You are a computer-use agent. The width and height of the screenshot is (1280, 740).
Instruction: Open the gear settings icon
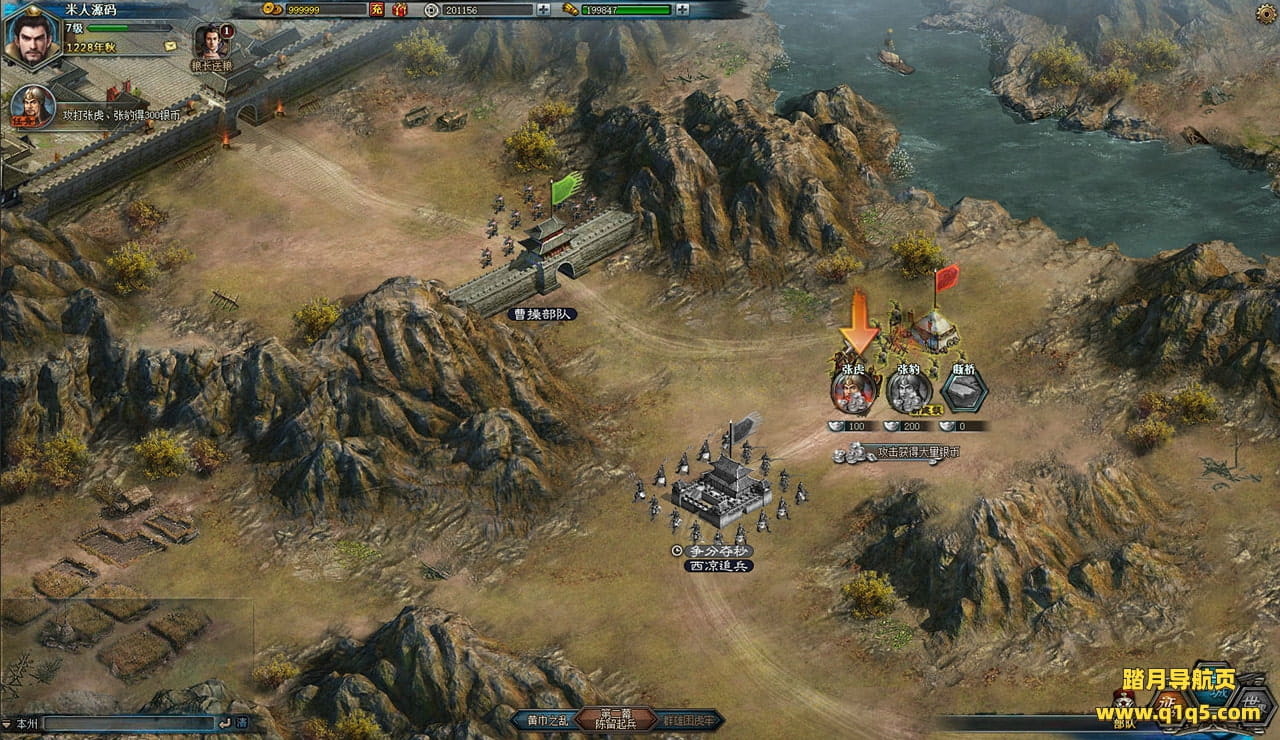tap(1264, 13)
